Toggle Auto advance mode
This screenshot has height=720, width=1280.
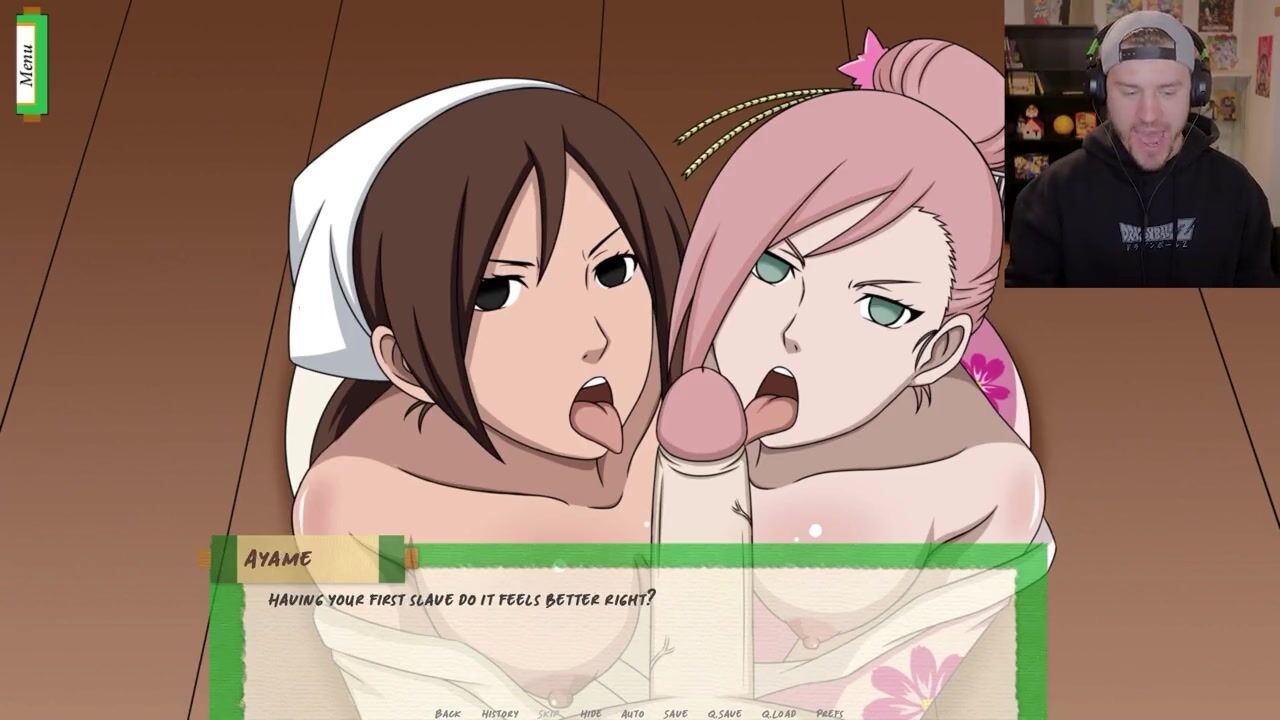click(632, 713)
